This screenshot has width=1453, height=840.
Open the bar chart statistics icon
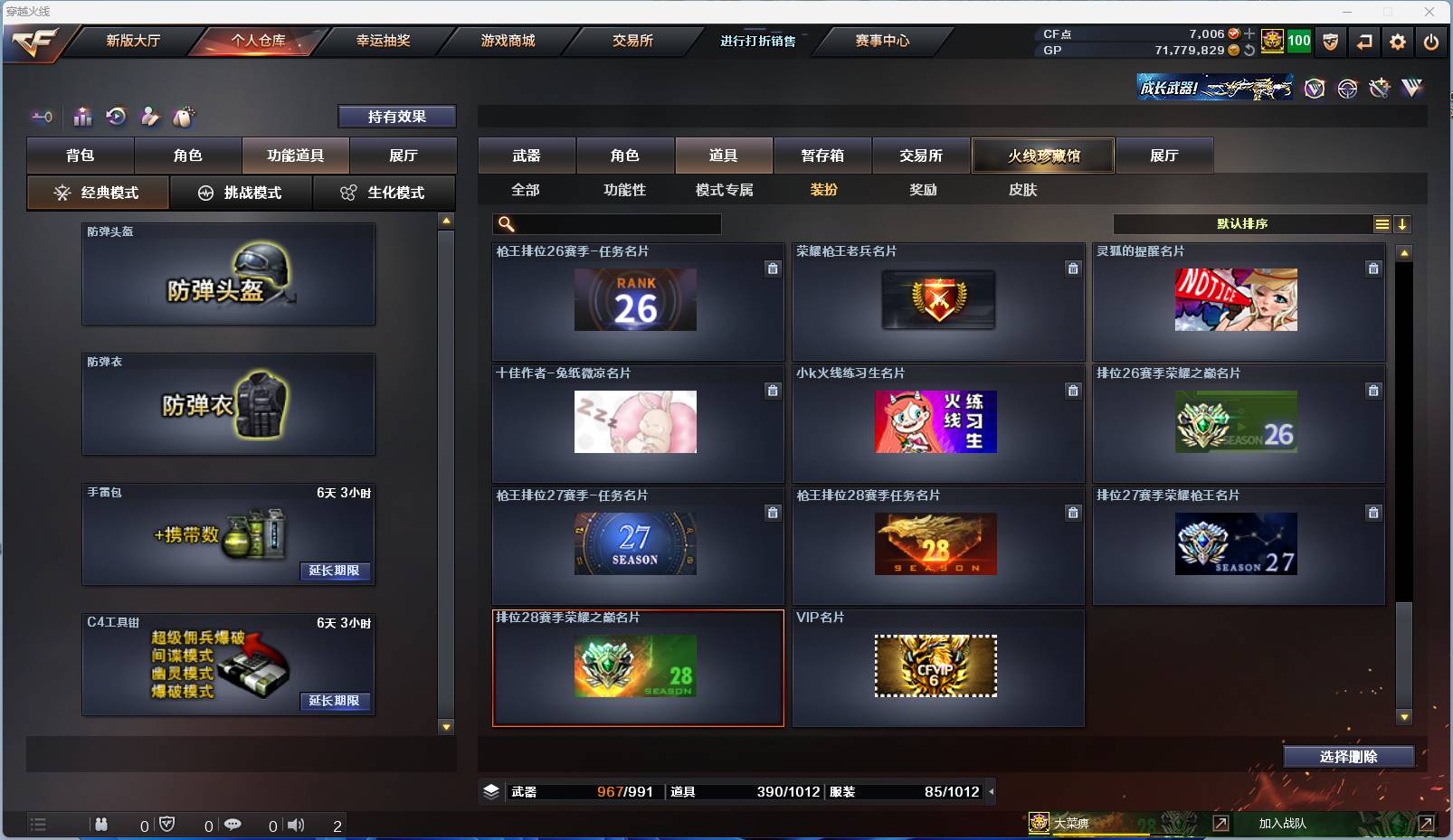(x=82, y=117)
